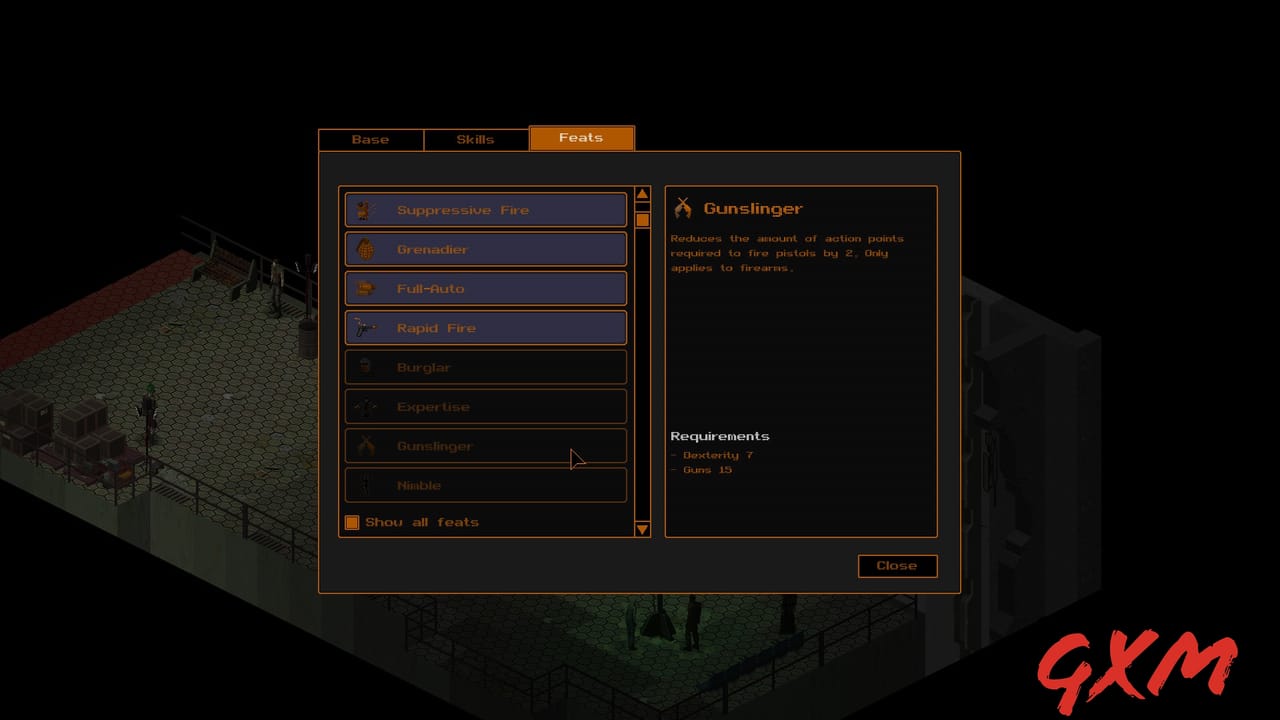Select the Gunslinger feat entry
1280x720 pixels.
coord(485,446)
